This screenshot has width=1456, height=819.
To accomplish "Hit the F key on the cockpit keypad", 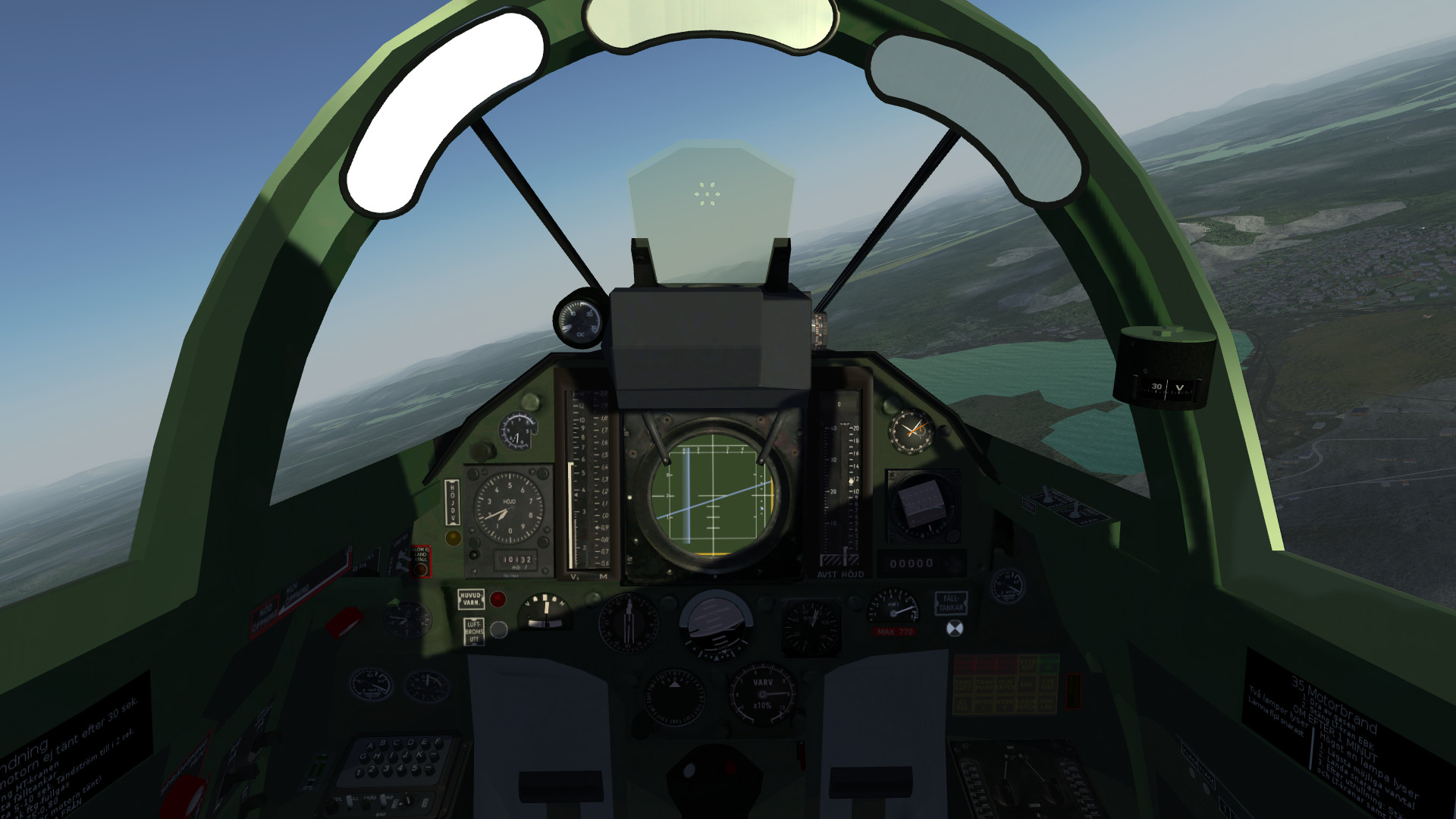I will [x=438, y=742].
